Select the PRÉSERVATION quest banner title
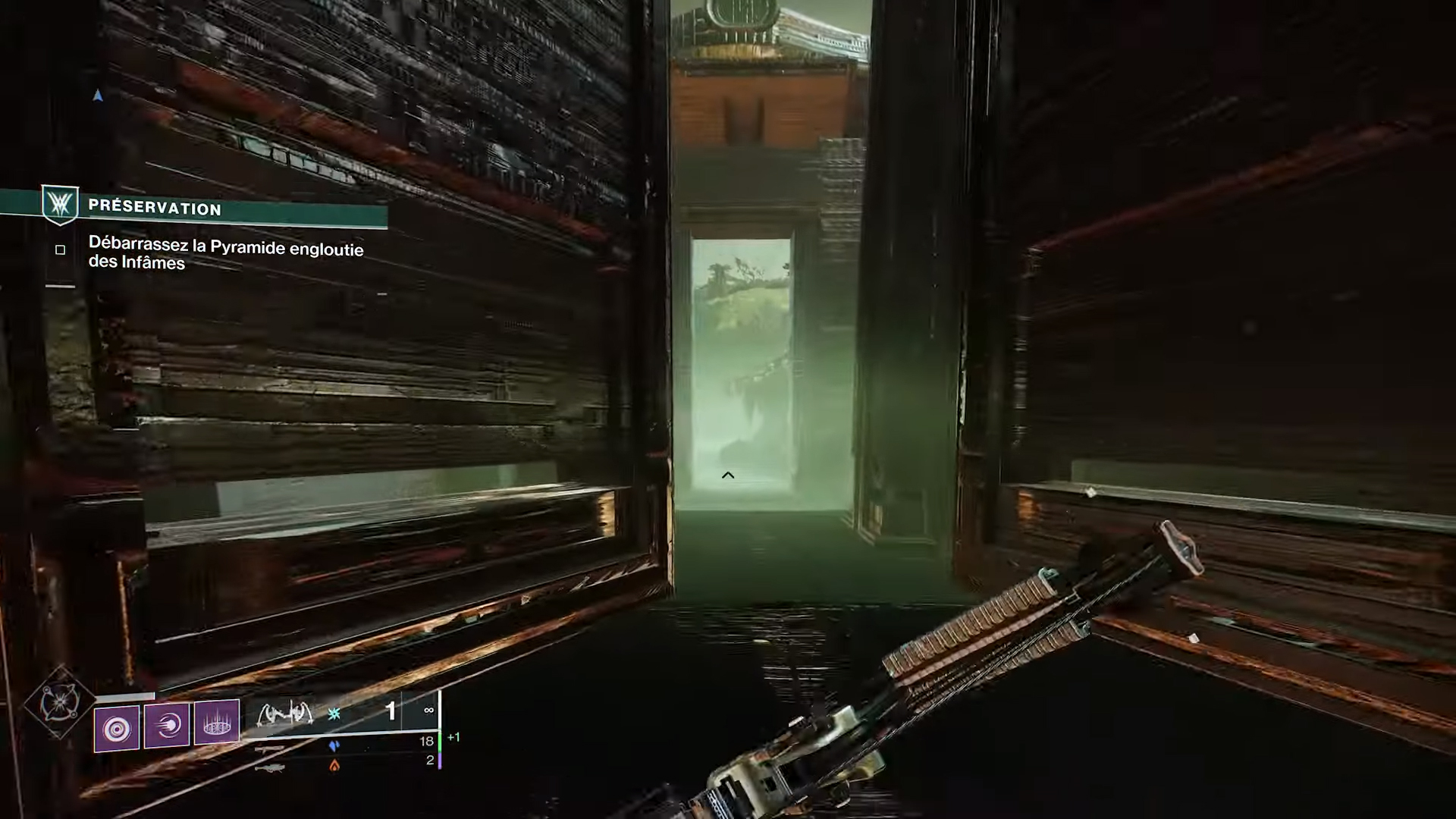The height and width of the screenshot is (819, 1456). [x=155, y=209]
